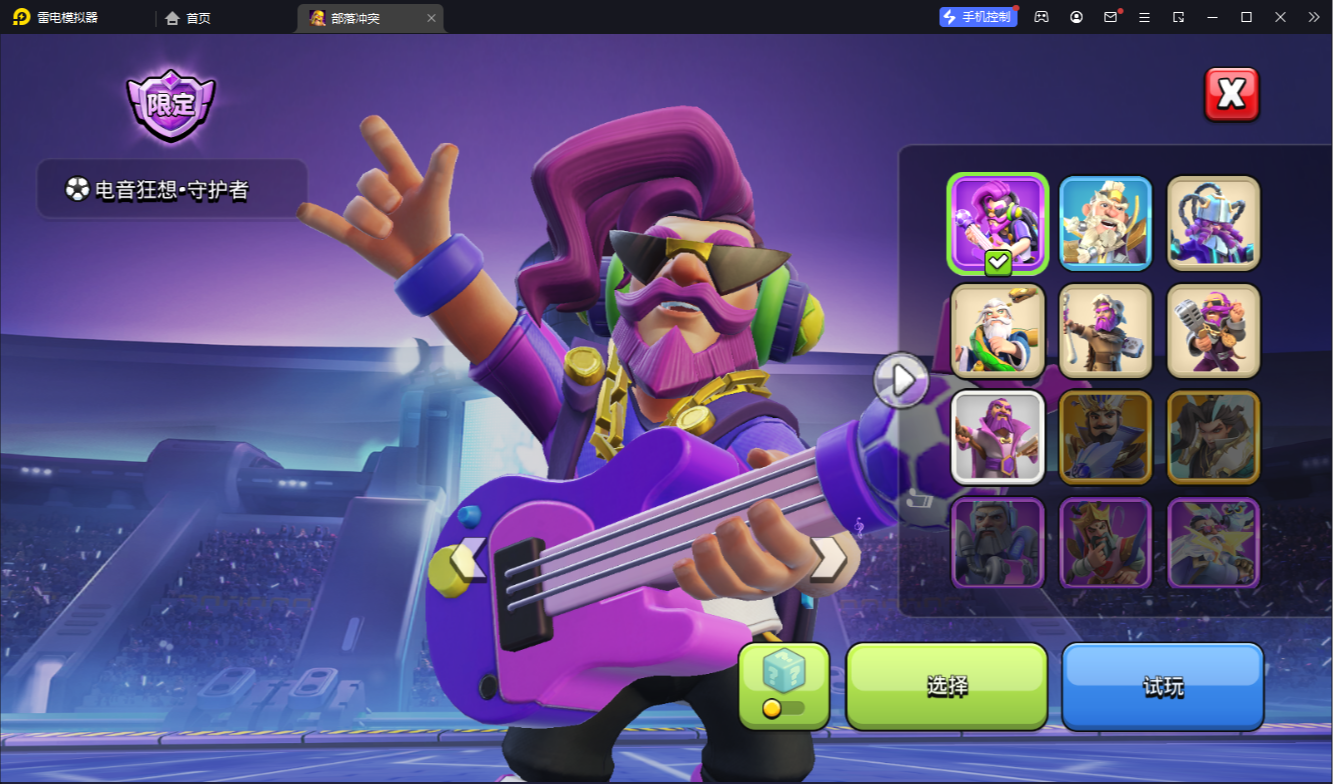Screen dimensions: 1333x784
Task: Pick the lightning warden with the owl
Action: click(1213, 543)
